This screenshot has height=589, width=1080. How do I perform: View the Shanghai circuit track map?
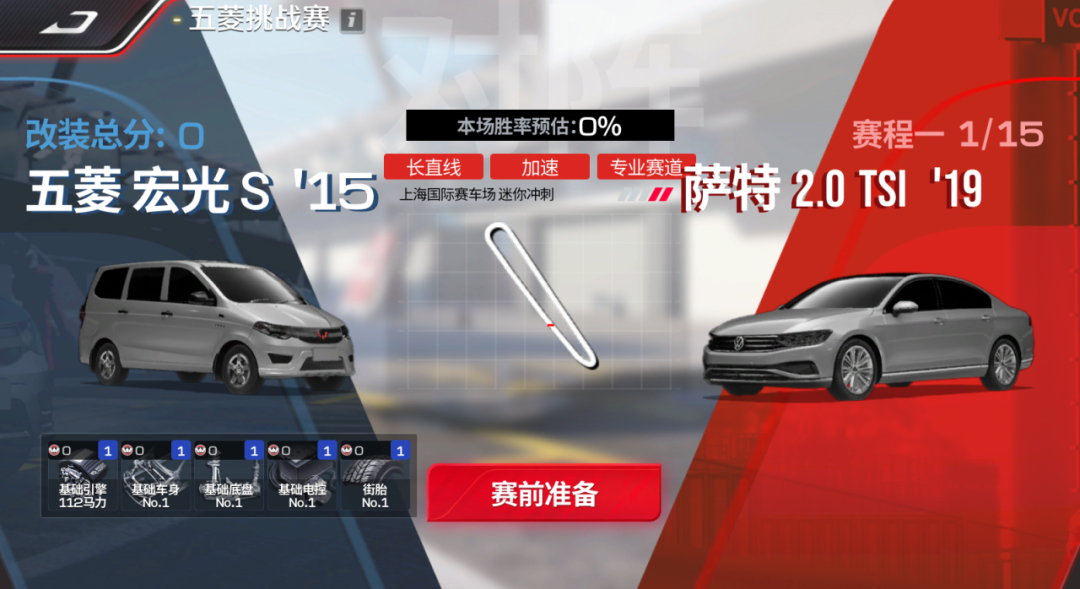tap(540, 293)
